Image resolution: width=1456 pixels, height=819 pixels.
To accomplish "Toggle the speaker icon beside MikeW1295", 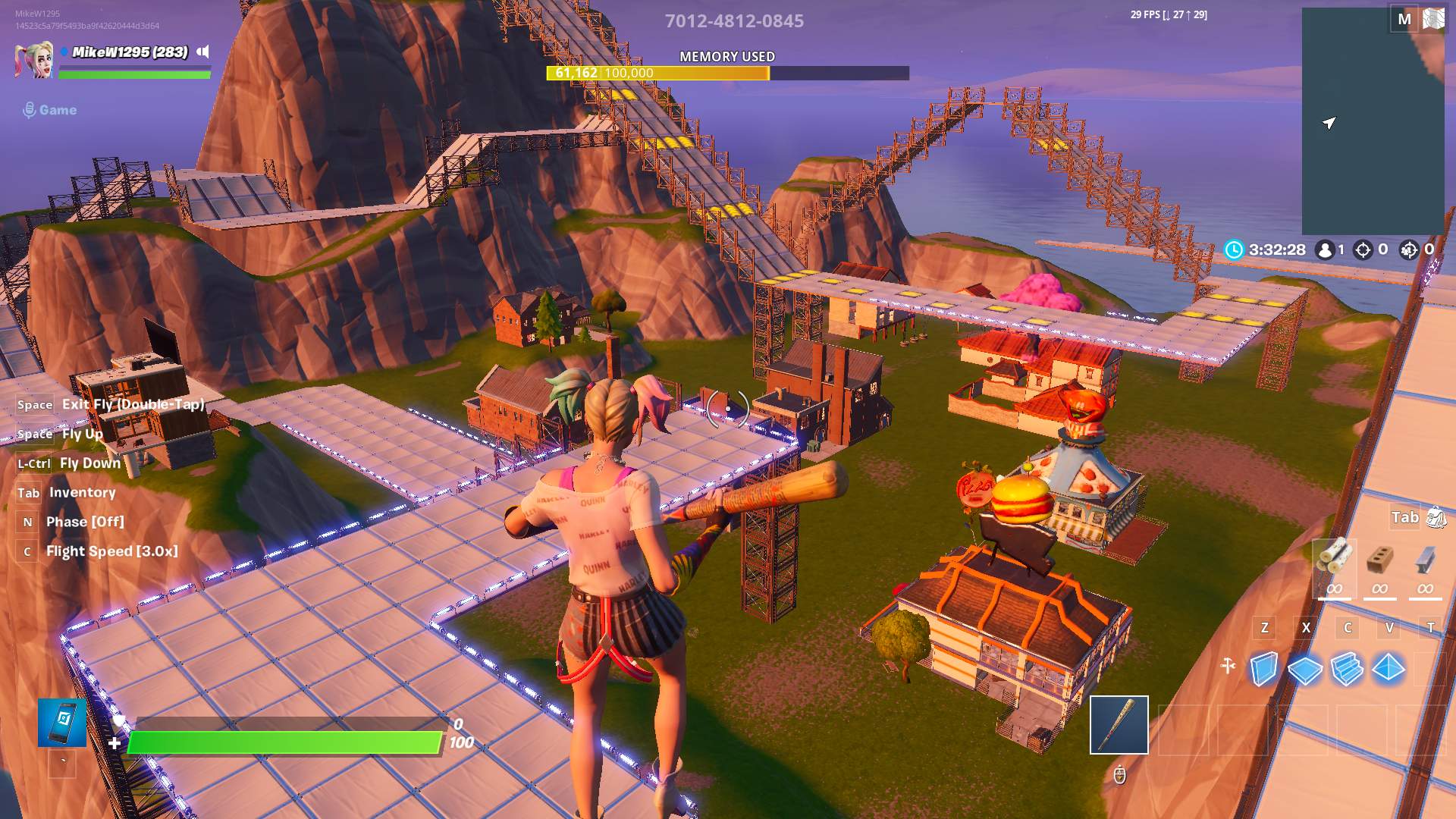I will (x=203, y=52).
